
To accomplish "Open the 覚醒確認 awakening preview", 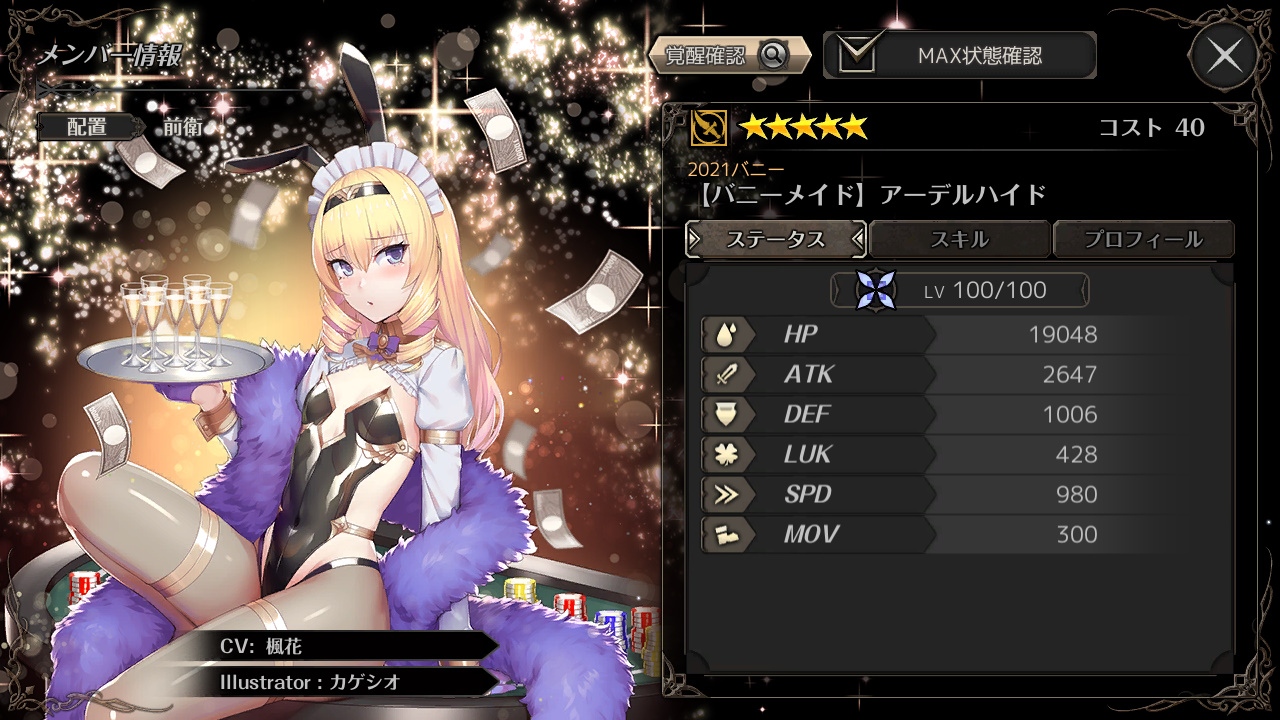I will coord(729,55).
